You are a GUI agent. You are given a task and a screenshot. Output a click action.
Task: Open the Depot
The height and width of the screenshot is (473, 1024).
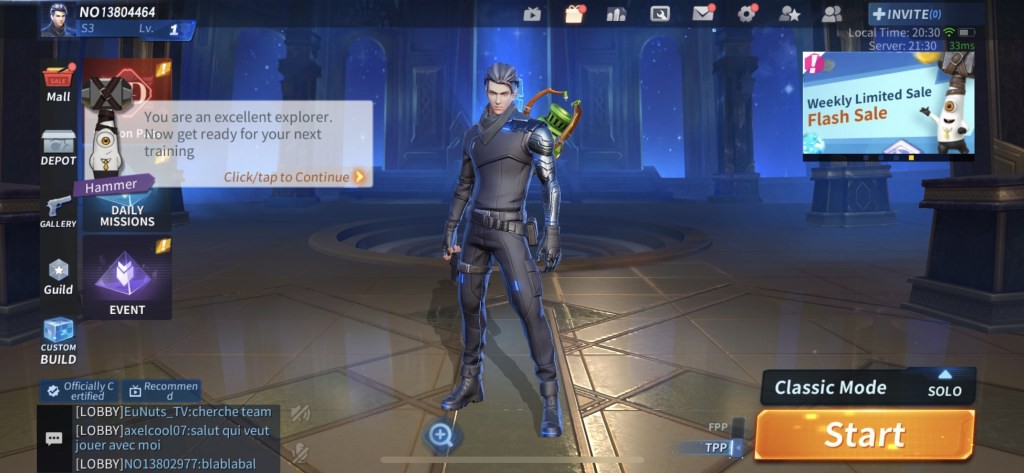58,148
